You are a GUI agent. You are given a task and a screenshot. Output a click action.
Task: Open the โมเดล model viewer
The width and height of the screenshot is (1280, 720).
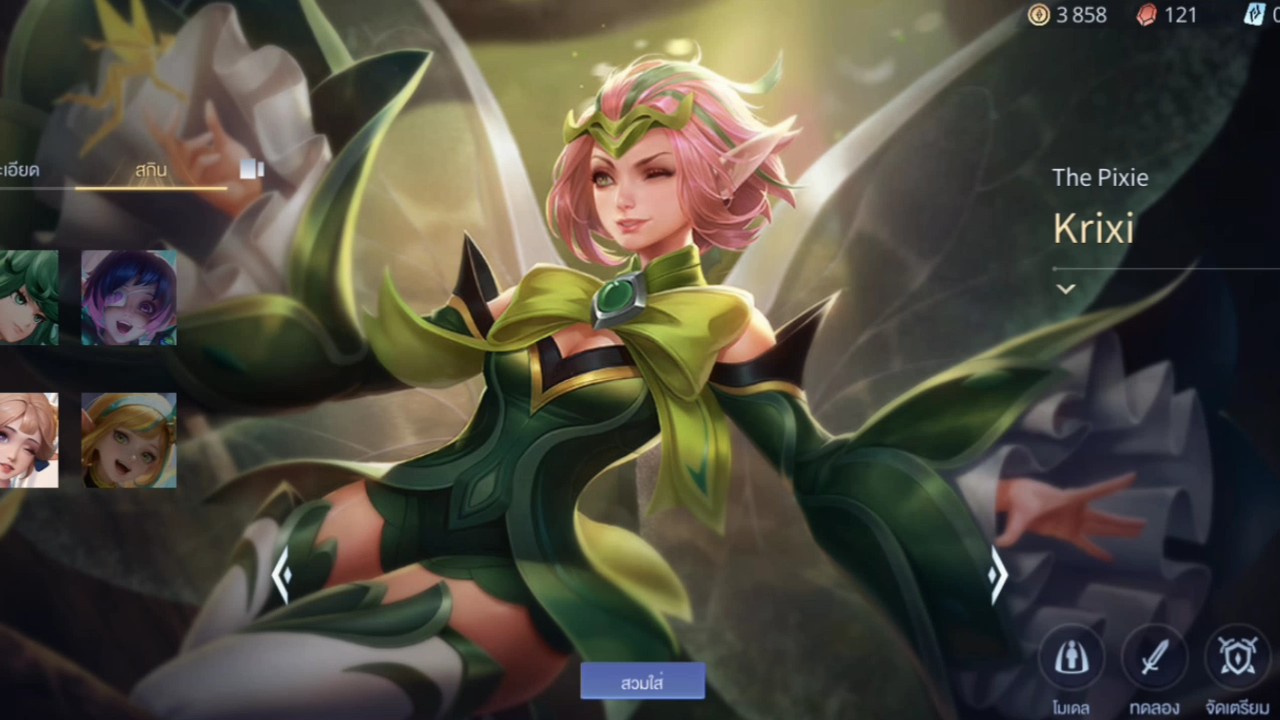click(1070, 659)
